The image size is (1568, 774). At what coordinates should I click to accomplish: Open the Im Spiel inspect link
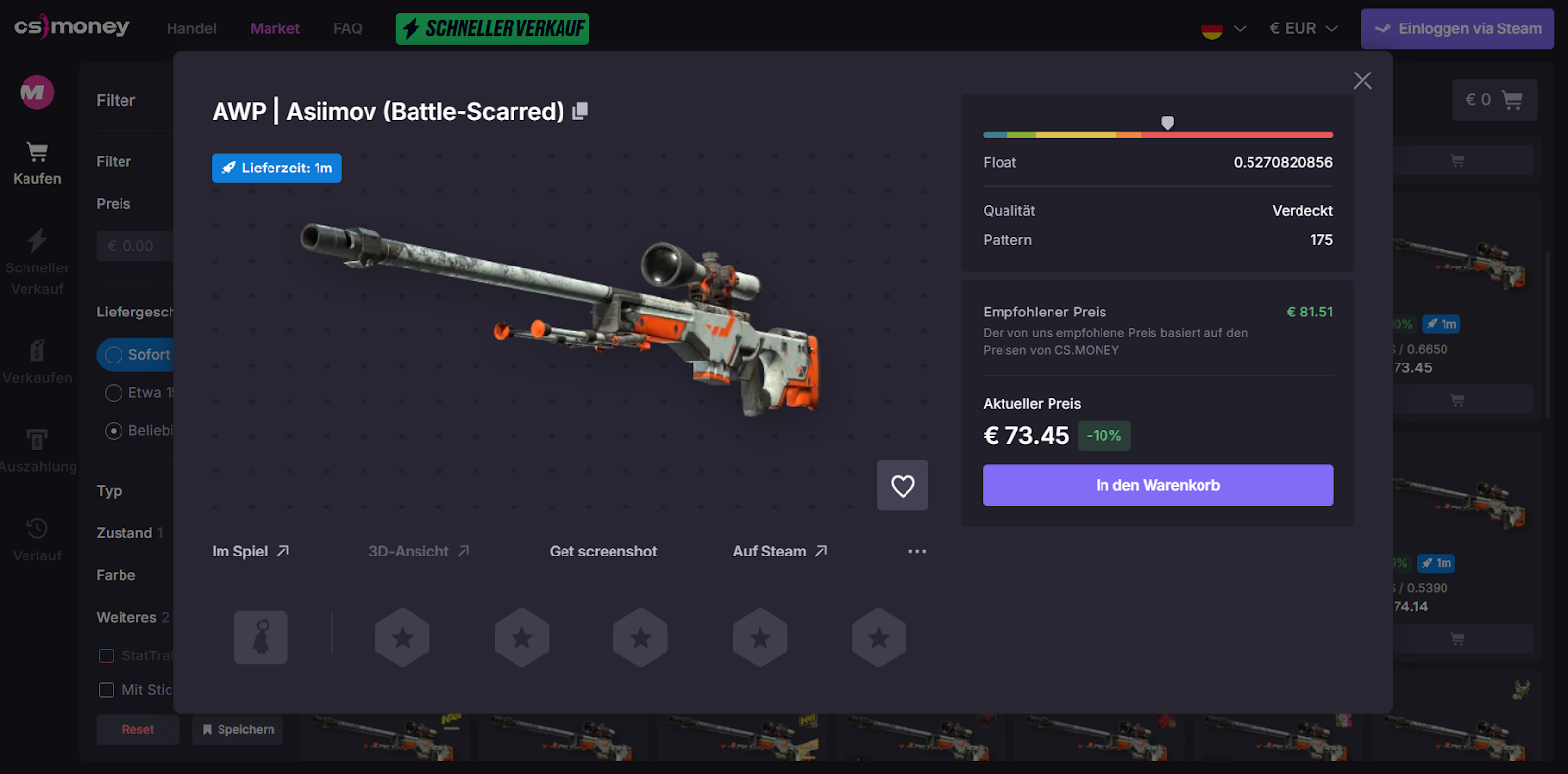coord(251,552)
